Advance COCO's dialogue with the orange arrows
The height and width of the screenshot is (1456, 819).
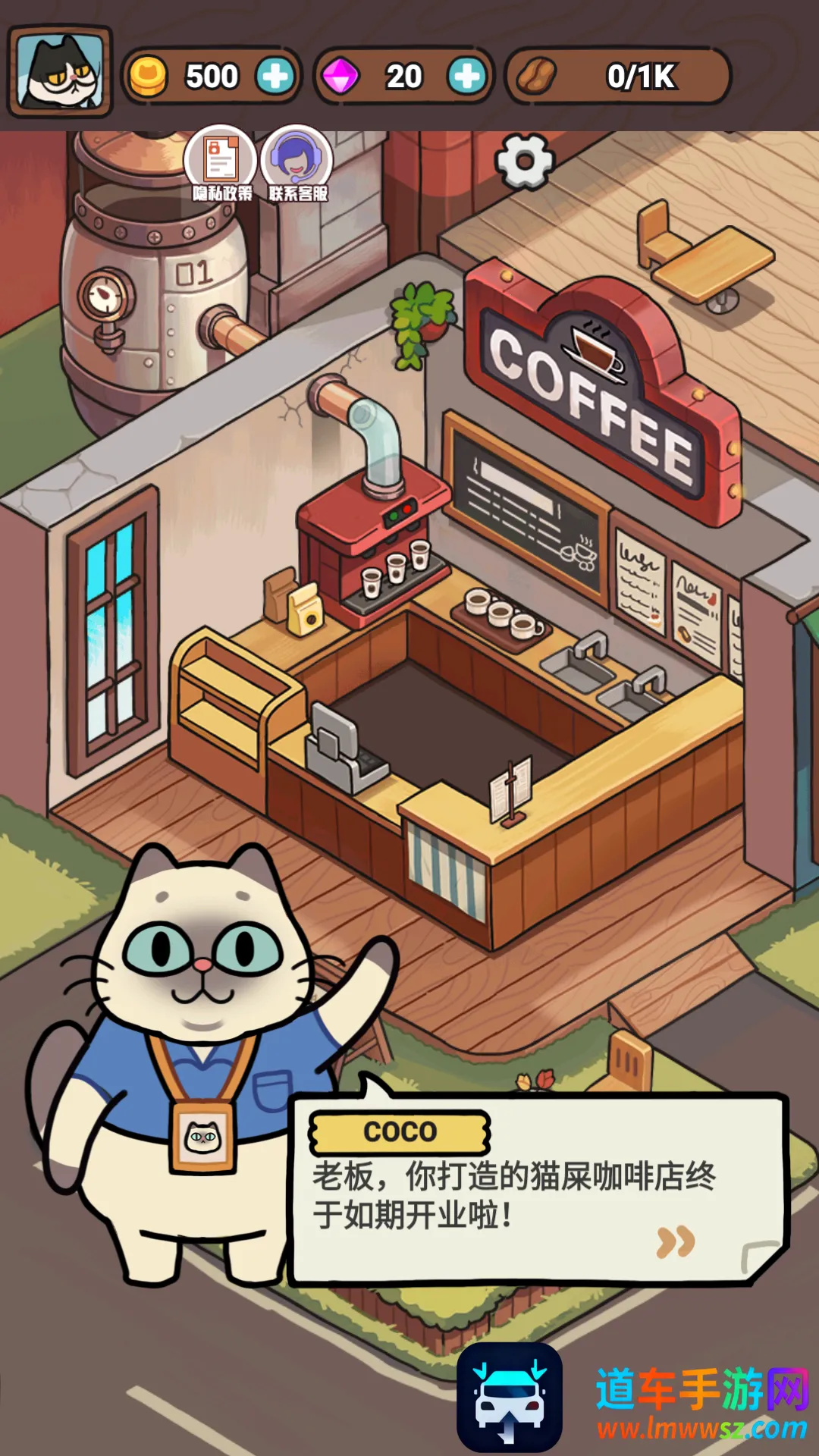pos(675,1241)
